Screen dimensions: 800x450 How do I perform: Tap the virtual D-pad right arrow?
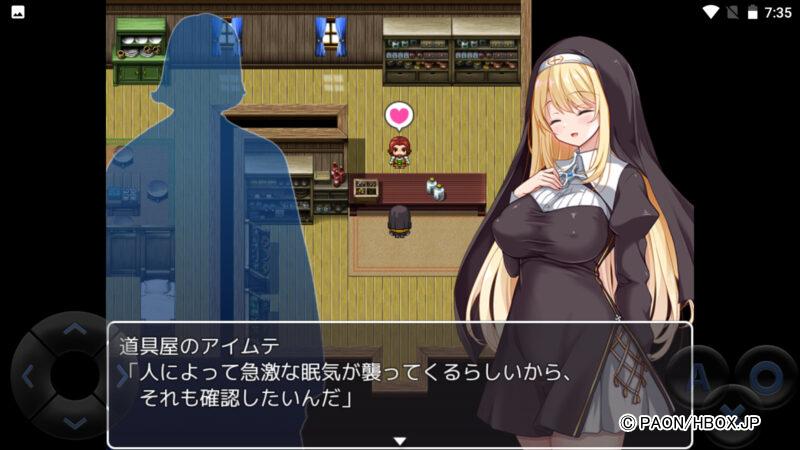pyautogui.click(x=122, y=376)
